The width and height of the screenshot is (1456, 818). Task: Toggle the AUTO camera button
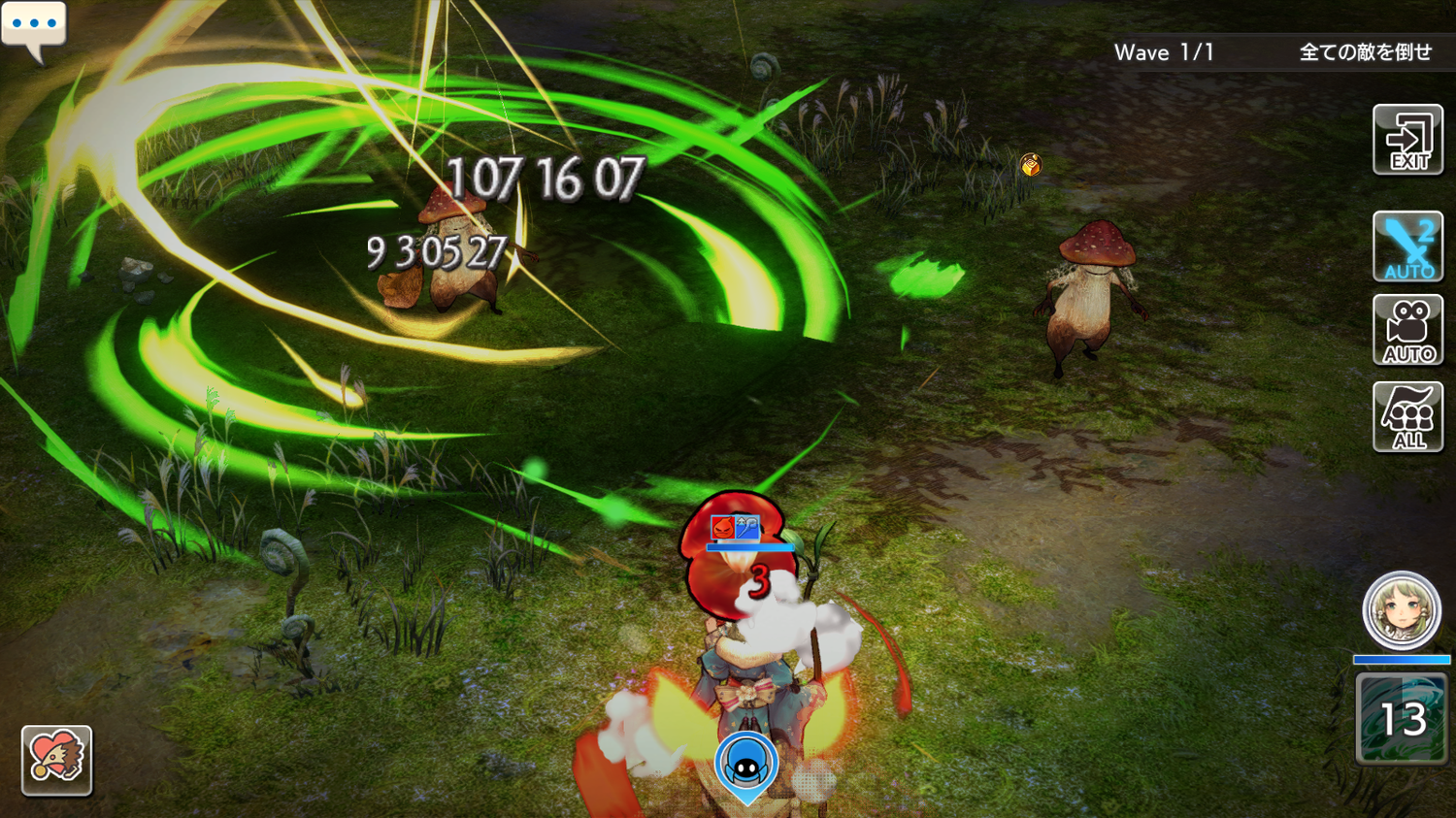point(1407,331)
